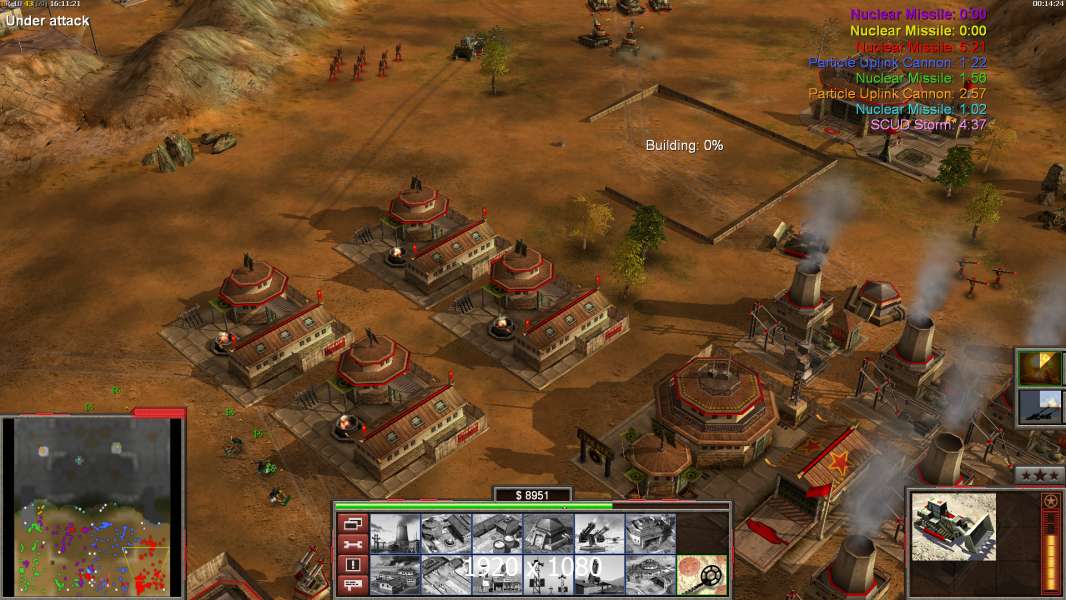The height and width of the screenshot is (600, 1066).
Task: Build a Nuclear Reactor from the cooling tower icon
Action: [394, 534]
